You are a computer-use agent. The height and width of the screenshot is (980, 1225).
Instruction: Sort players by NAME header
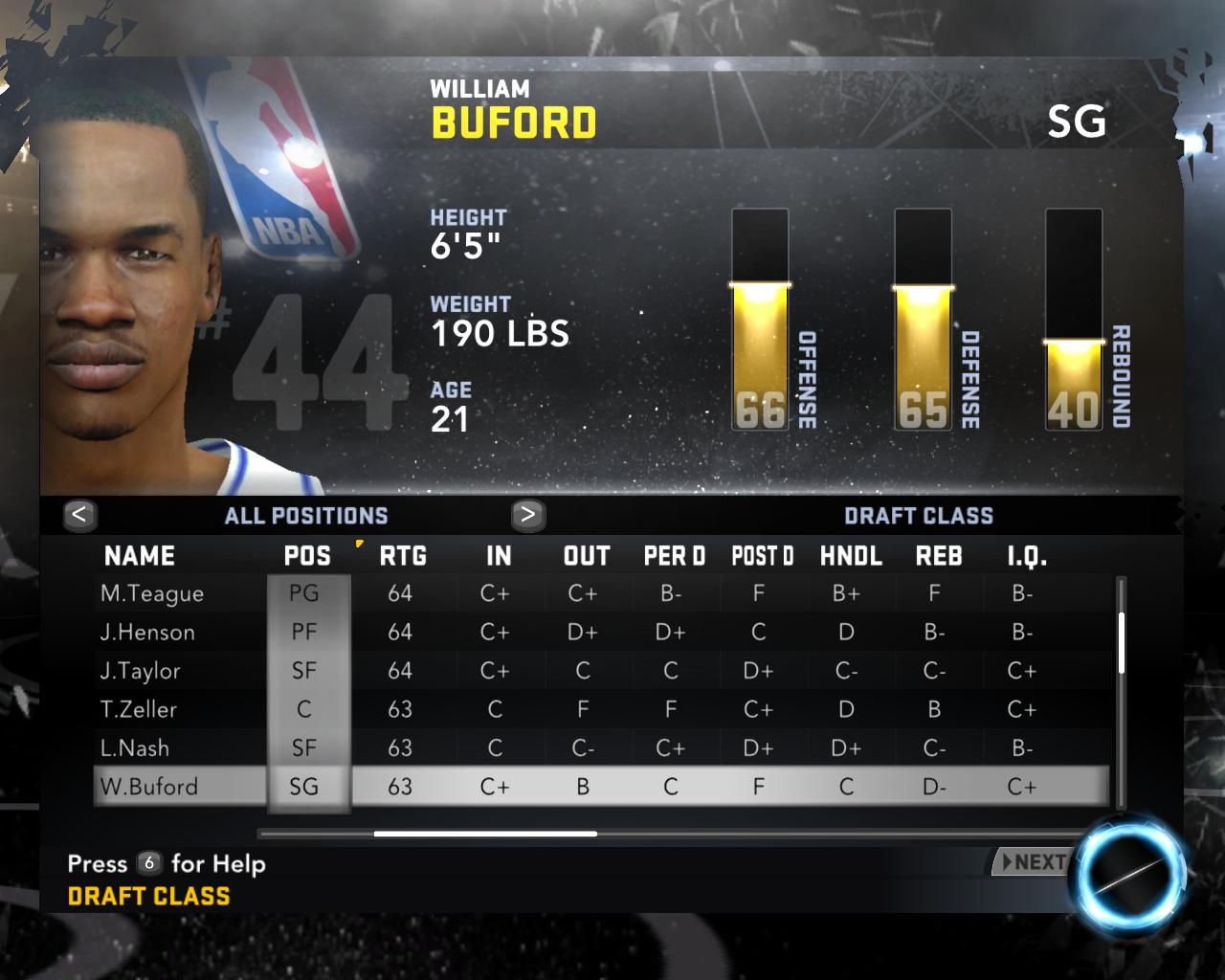point(140,556)
